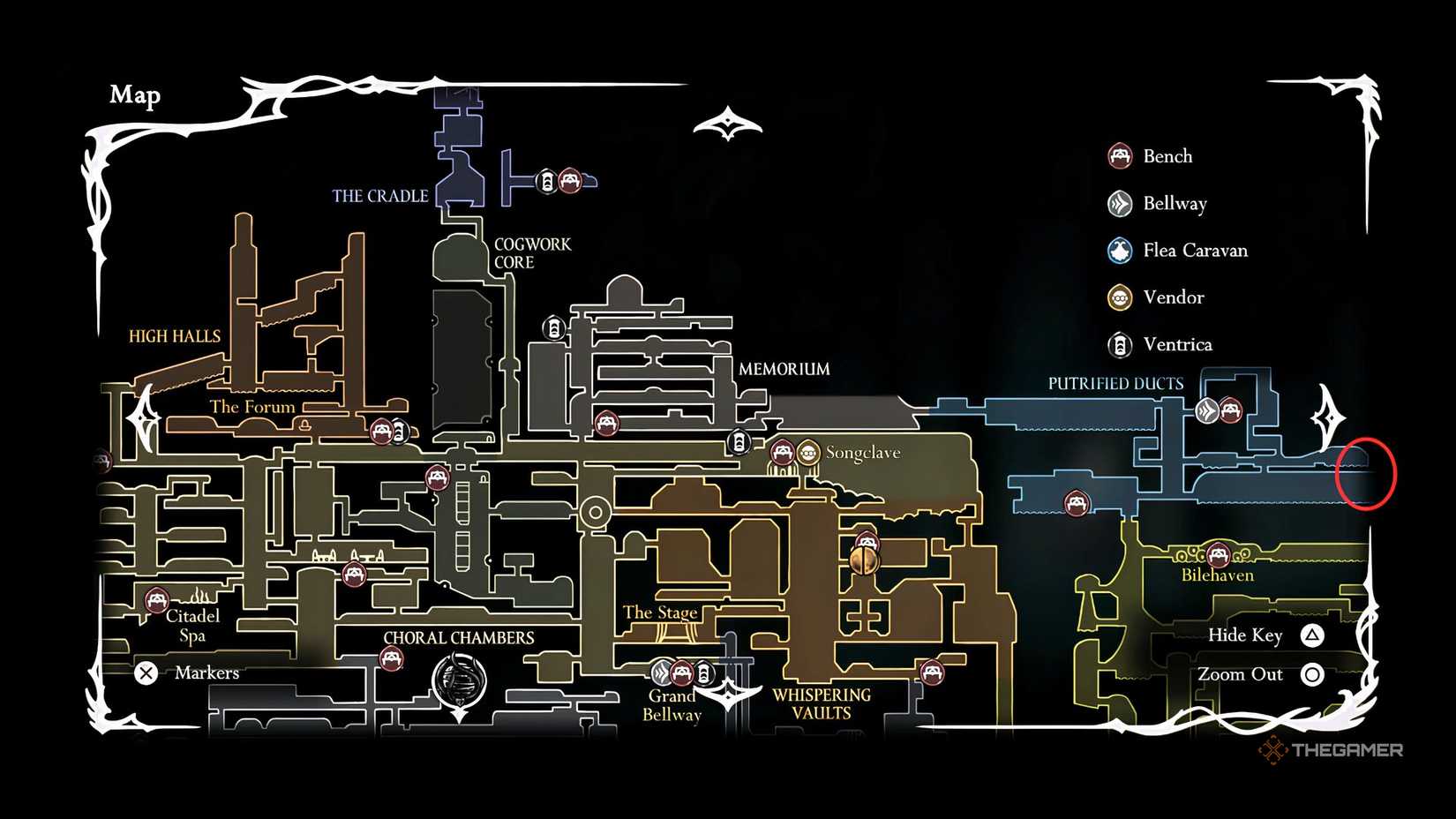Toggle the bench marker above Cogwork Core

pyautogui.click(x=571, y=179)
